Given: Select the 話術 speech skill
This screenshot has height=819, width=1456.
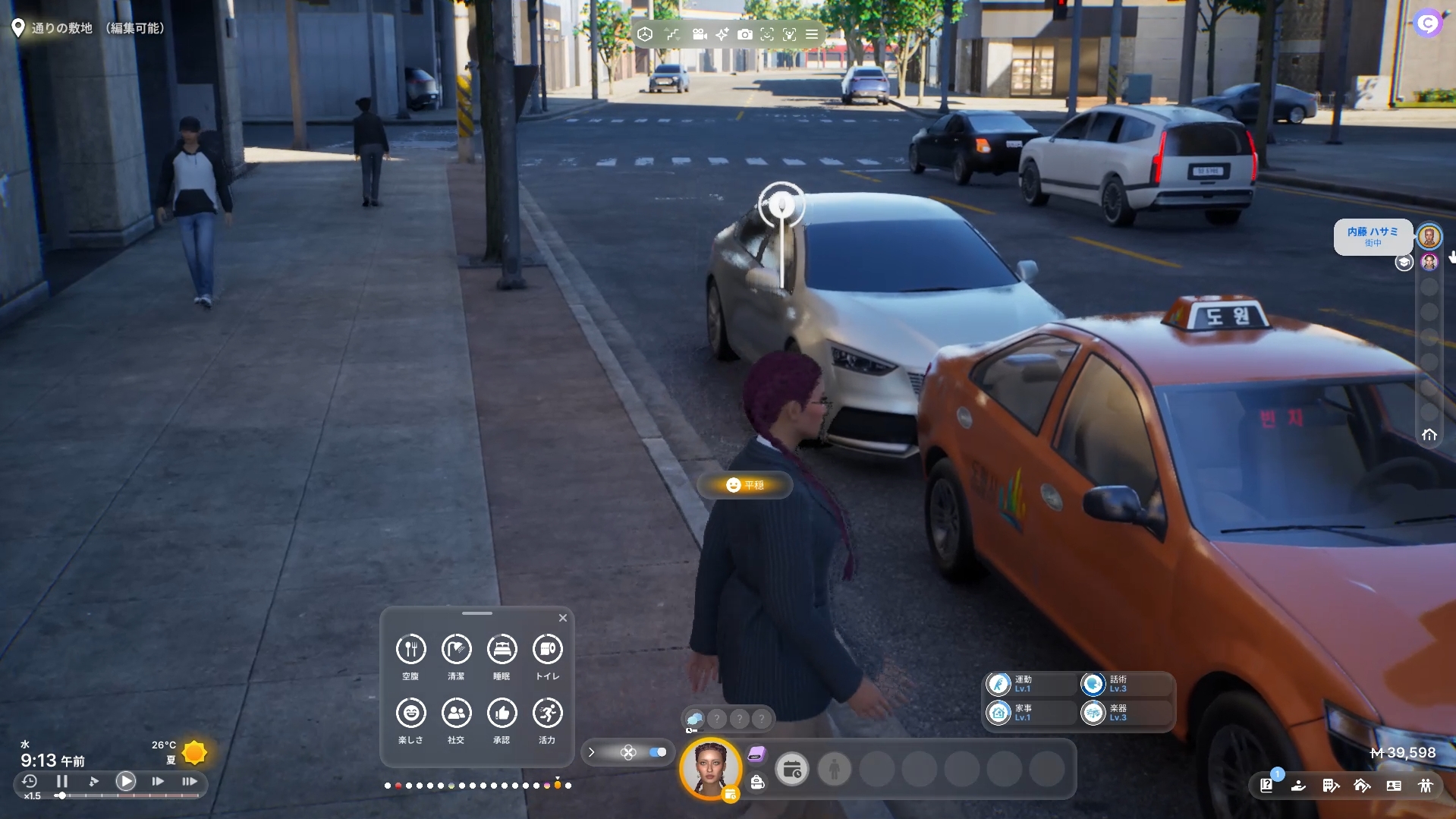Looking at the screenshot, I should pos(1093,684).
